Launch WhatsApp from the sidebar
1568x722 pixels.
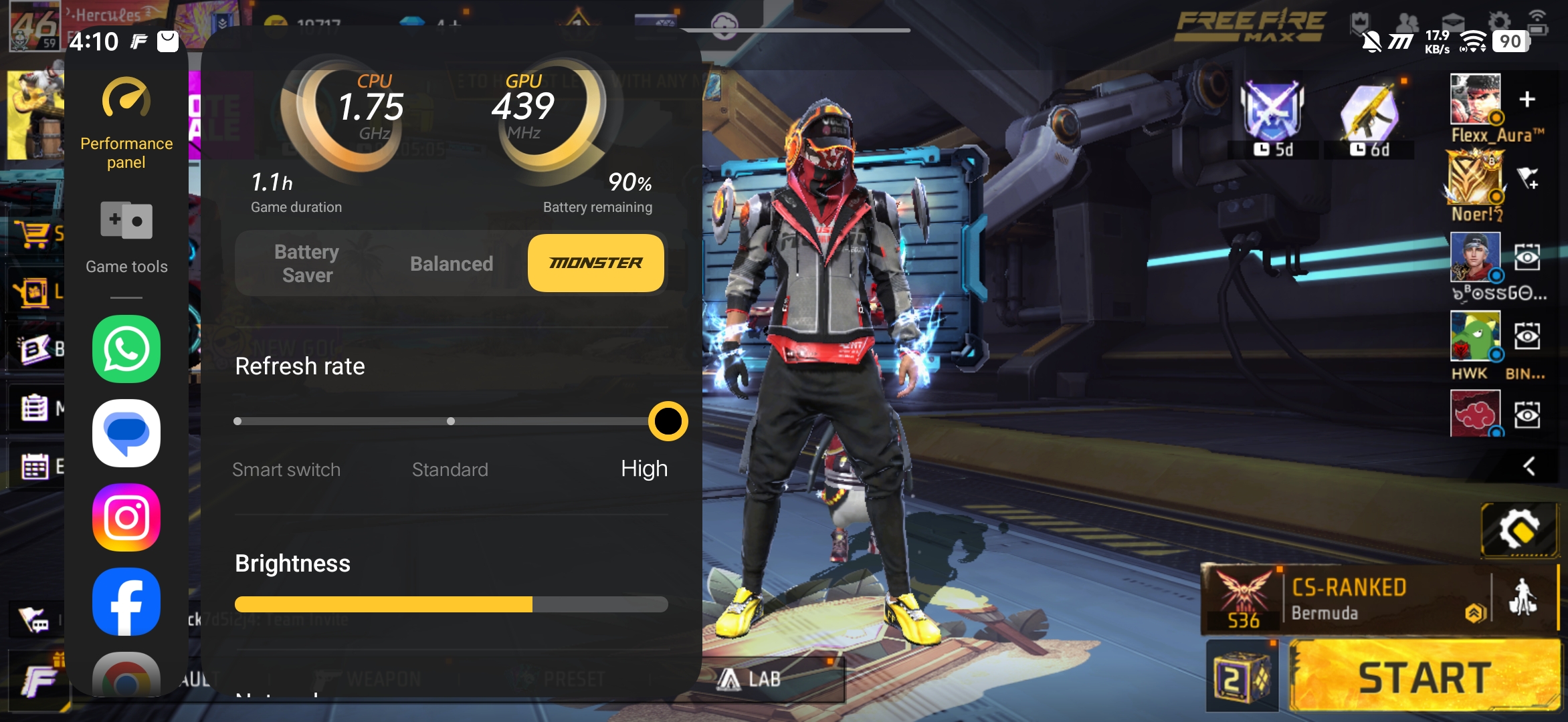(126, 349)
